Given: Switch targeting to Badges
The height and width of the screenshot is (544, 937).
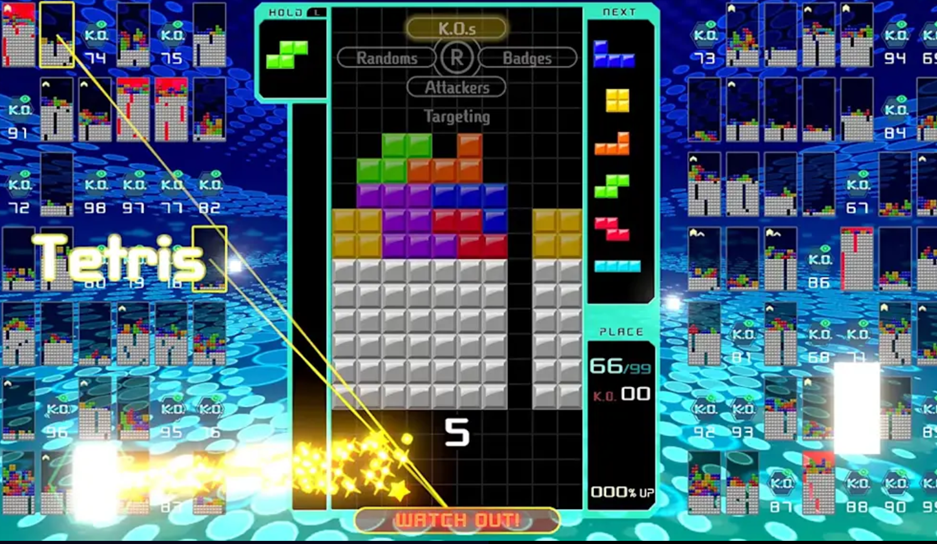Looking at the screenshot, I should pos(527,58).
